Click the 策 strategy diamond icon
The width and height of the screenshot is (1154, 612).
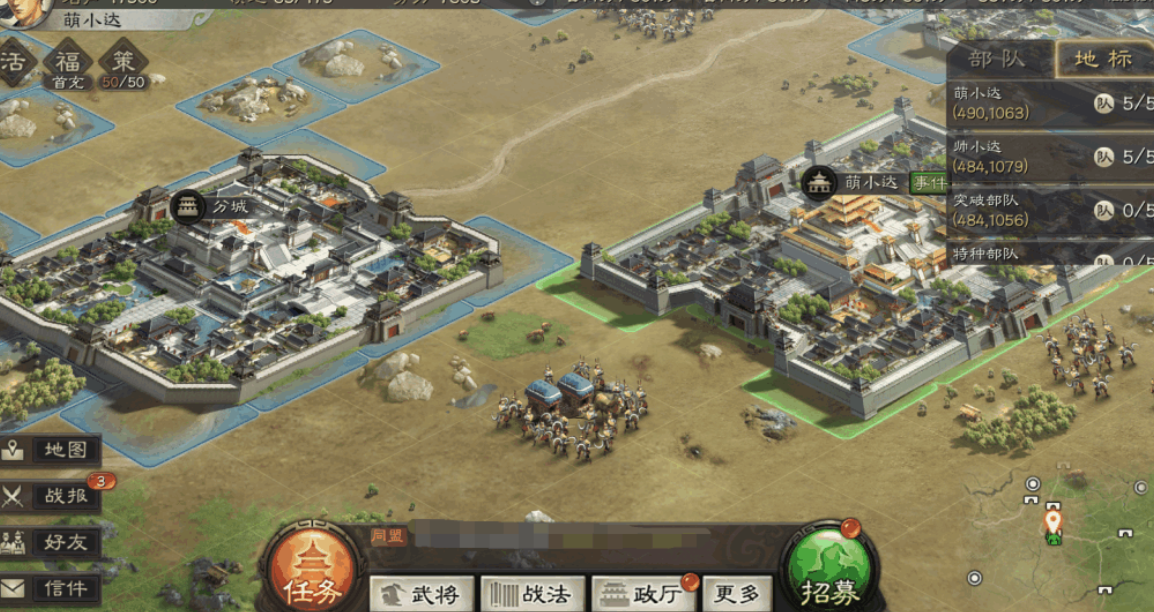point(123,62)
